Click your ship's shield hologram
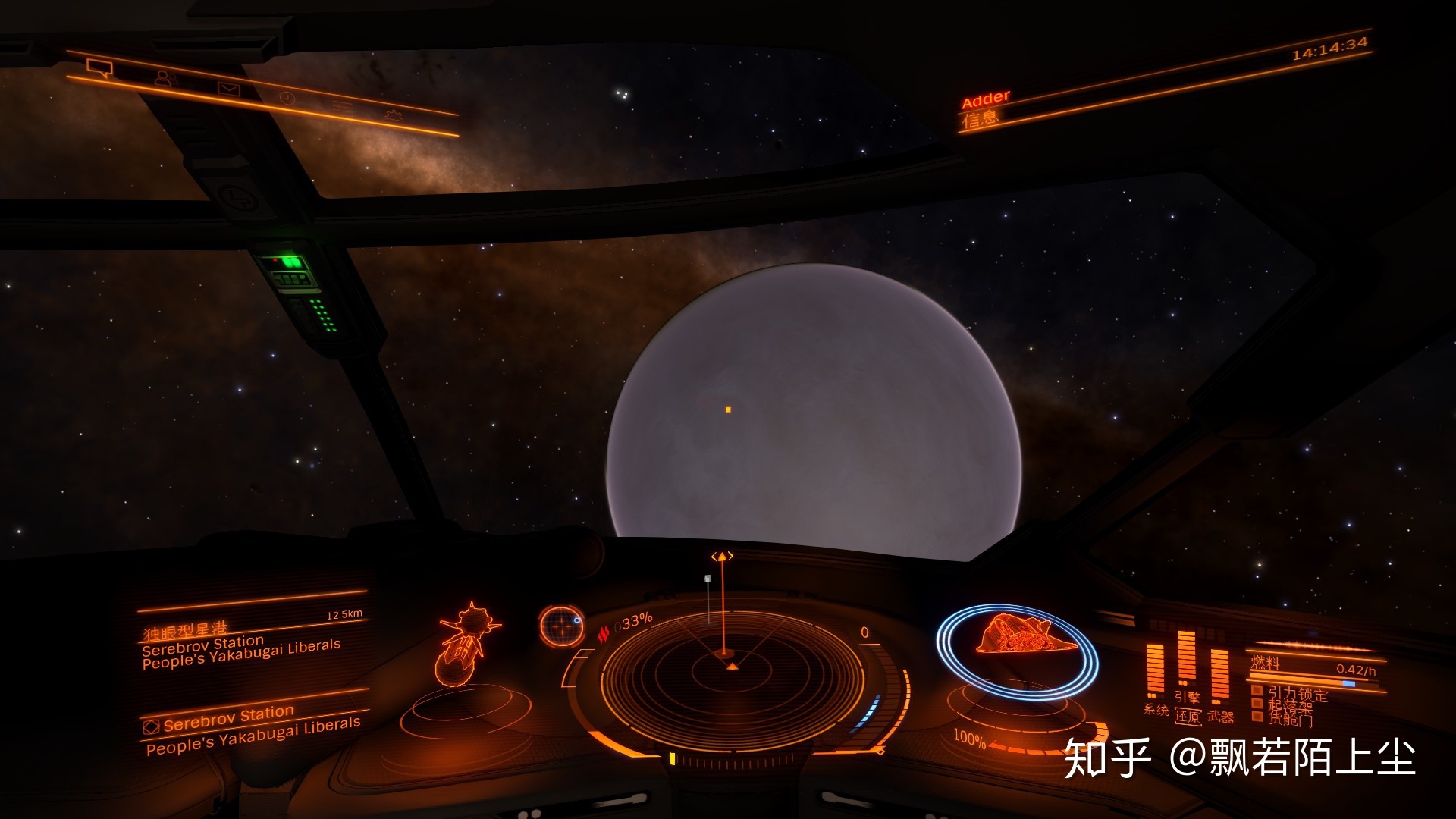1456x819 pixels. (x=1018, y=648)
